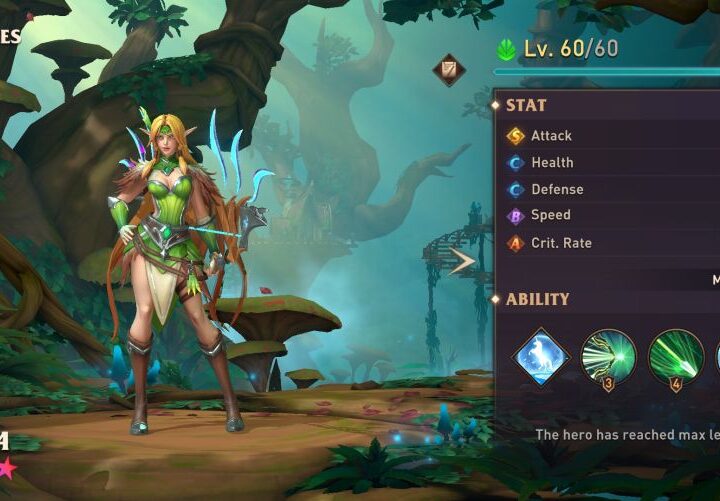The height and width of the screenshot is (501, 720).
Task: Open the diamond-shaped notes icon beside the level
Action: pyautogui.click(x=449, y=70)
